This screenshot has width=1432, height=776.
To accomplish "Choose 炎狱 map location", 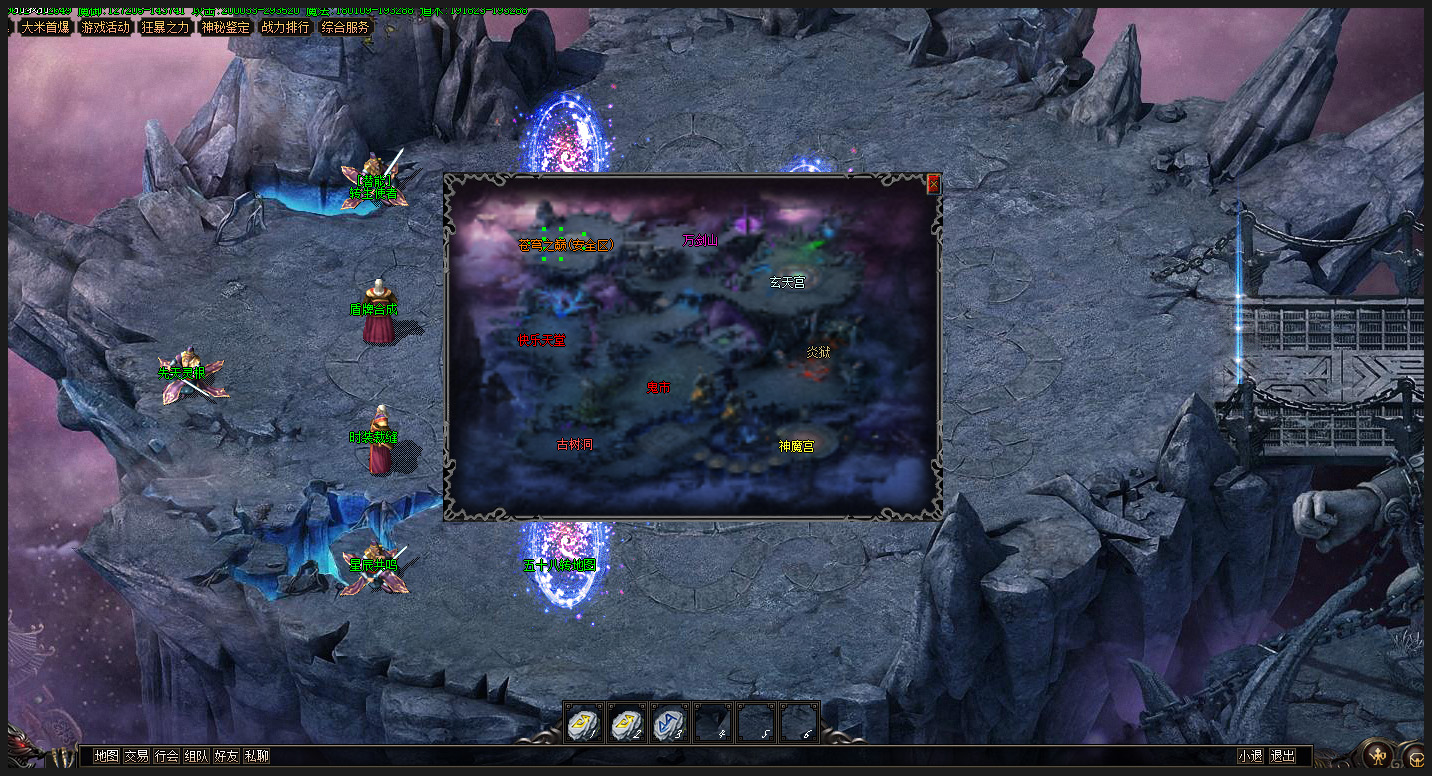I will [x=818, y=352].
